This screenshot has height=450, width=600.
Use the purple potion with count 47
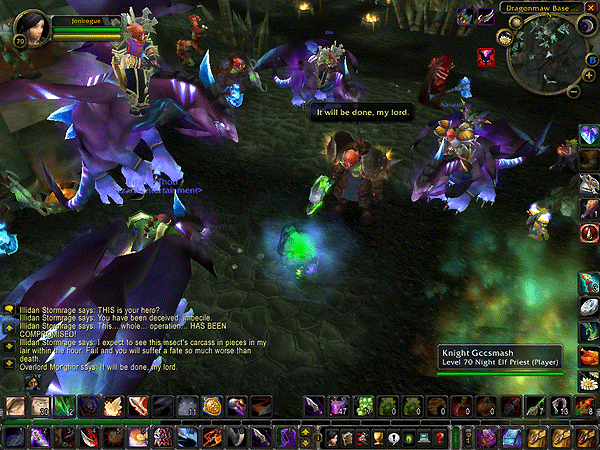(337, 405)
